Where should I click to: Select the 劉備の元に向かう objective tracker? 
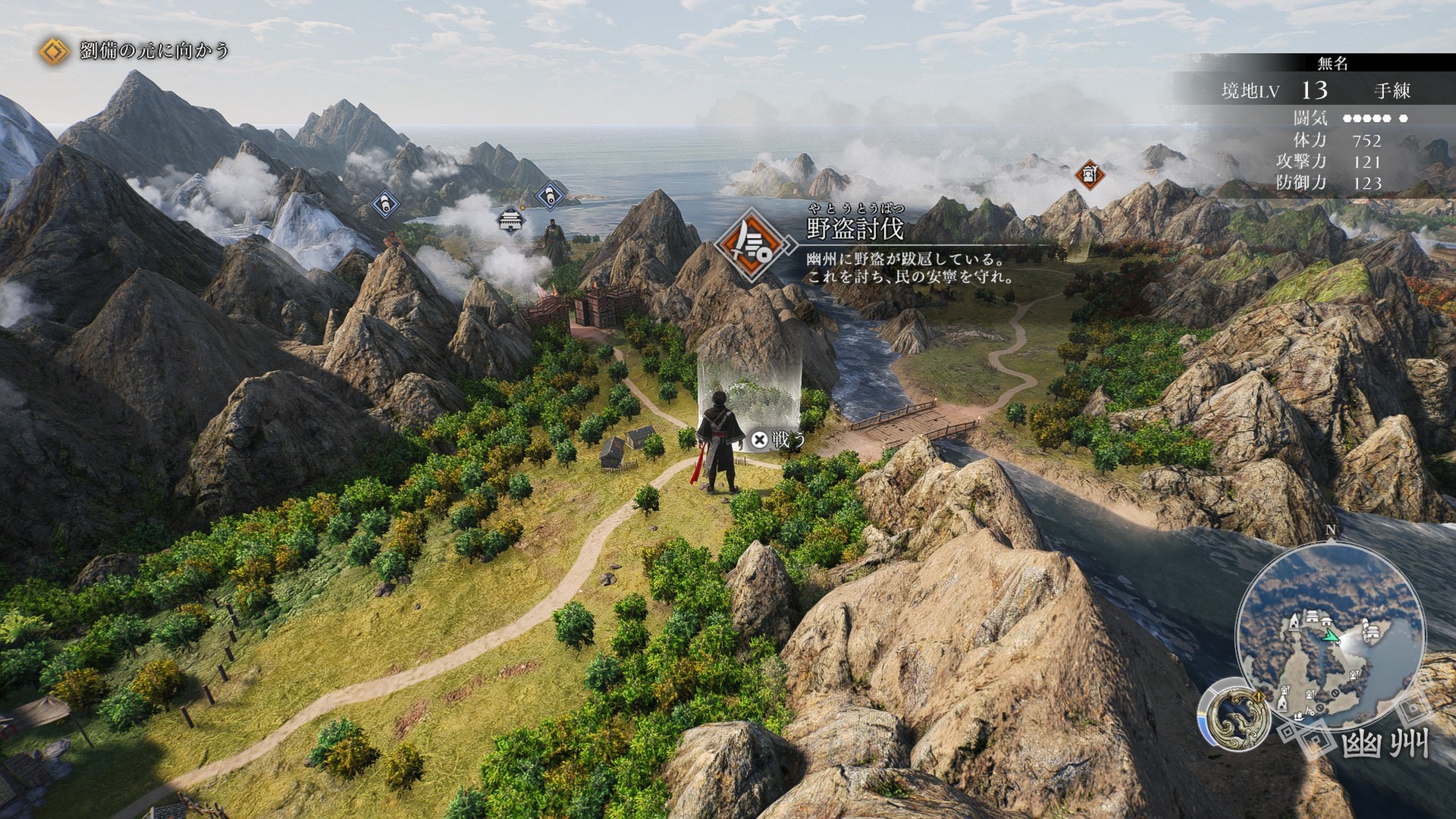[136, 52]
